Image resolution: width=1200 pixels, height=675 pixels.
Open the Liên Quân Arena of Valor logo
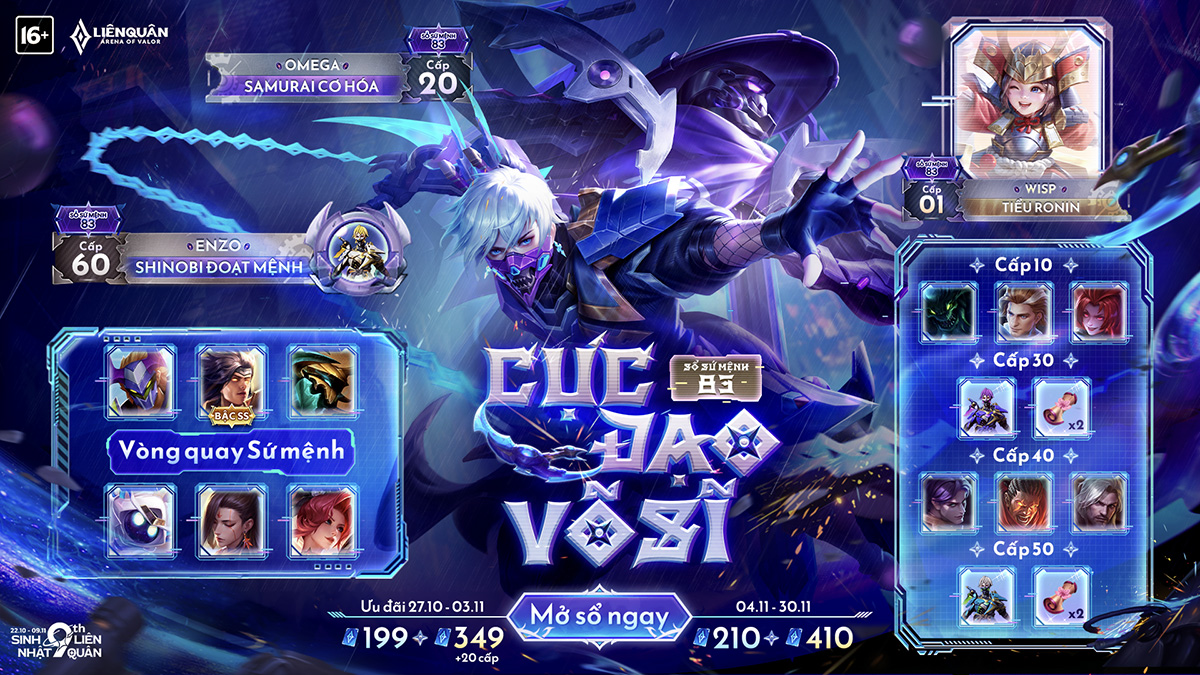pyautogui.click(x=118, y=35)
